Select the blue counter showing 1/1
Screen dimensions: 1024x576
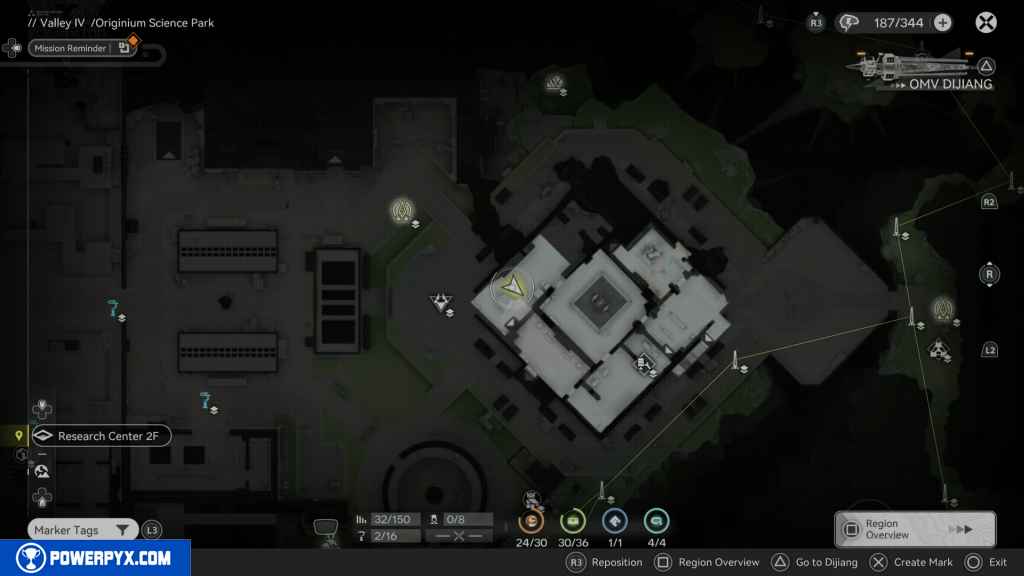[x=614, y=520]
